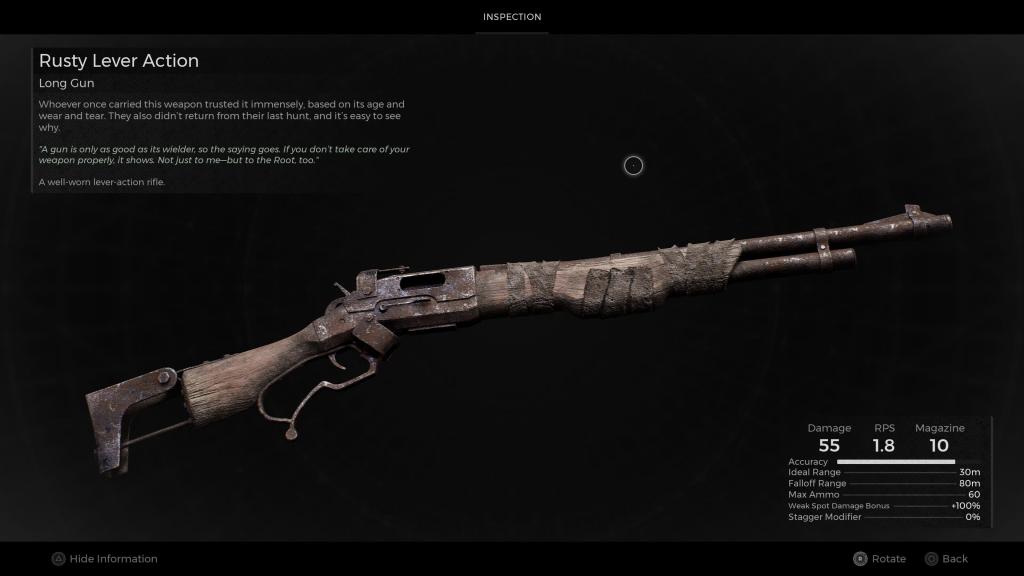Viewport: 1024px width, 576px height.
Task: Select the Inspection tab header
Action: click(x=512, y=17)
